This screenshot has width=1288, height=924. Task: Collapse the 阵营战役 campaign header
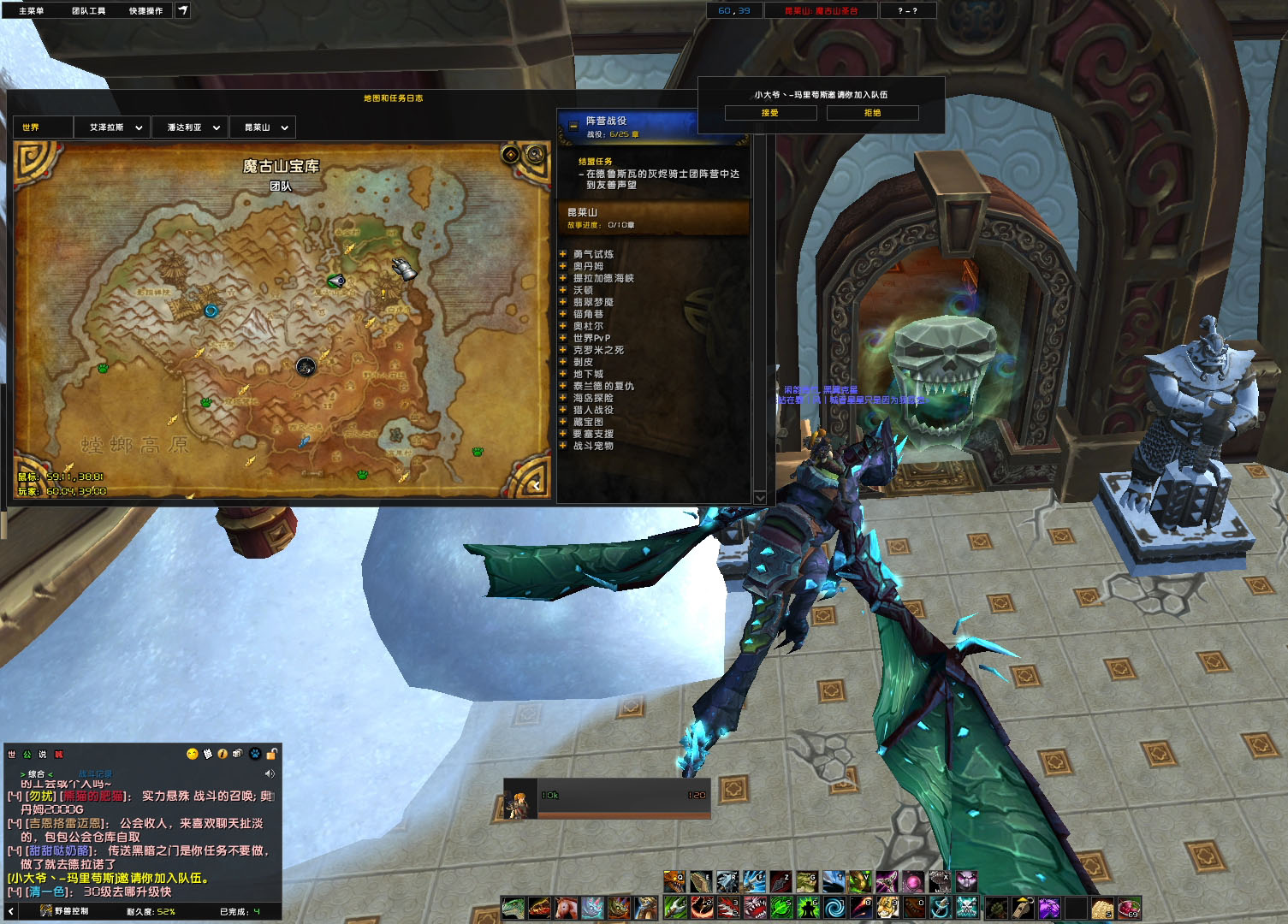(573, 126)
